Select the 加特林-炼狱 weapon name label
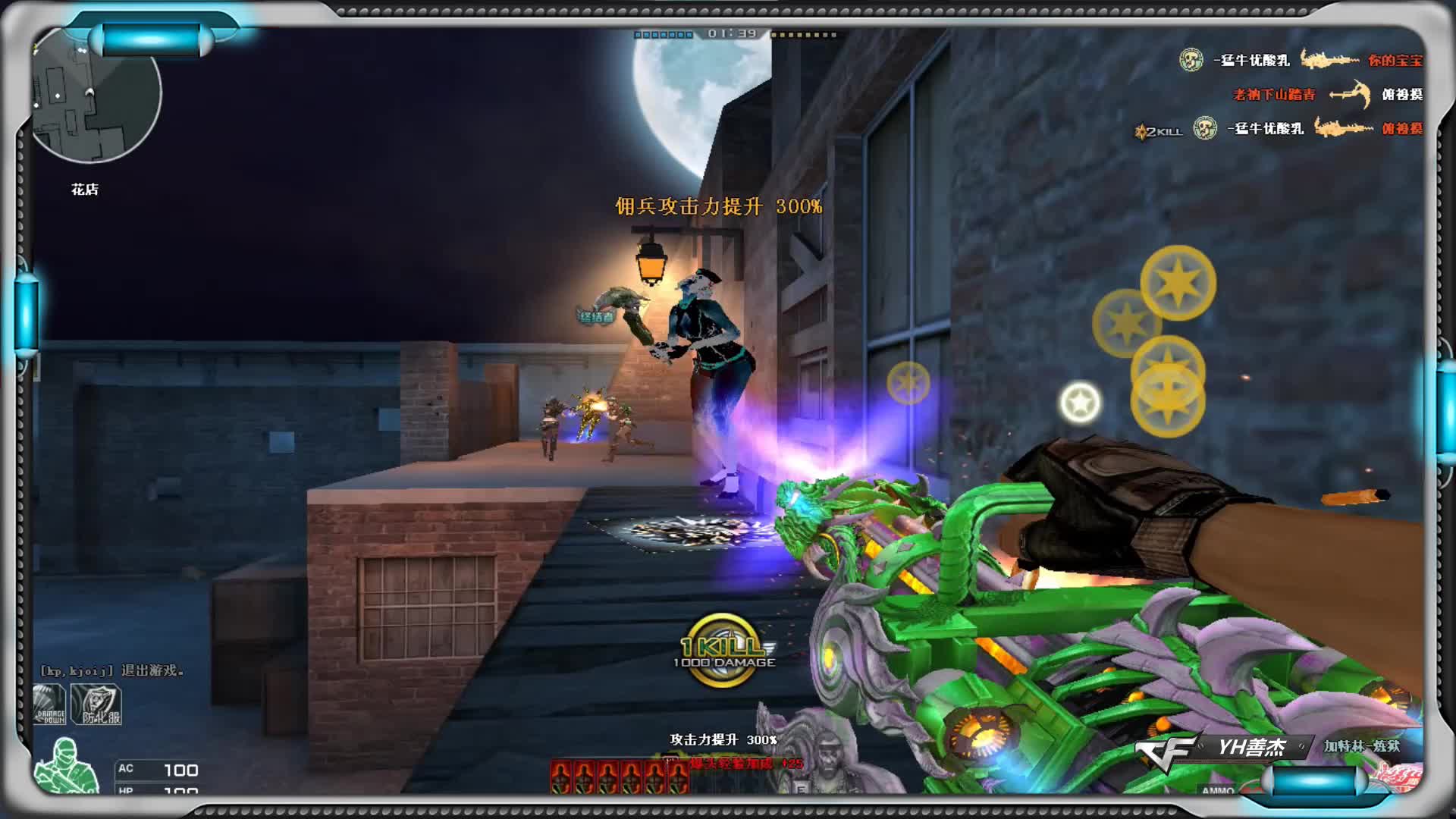This screenshot has width=1456, height=819. pyautogui.click(x=1362, y=746)
